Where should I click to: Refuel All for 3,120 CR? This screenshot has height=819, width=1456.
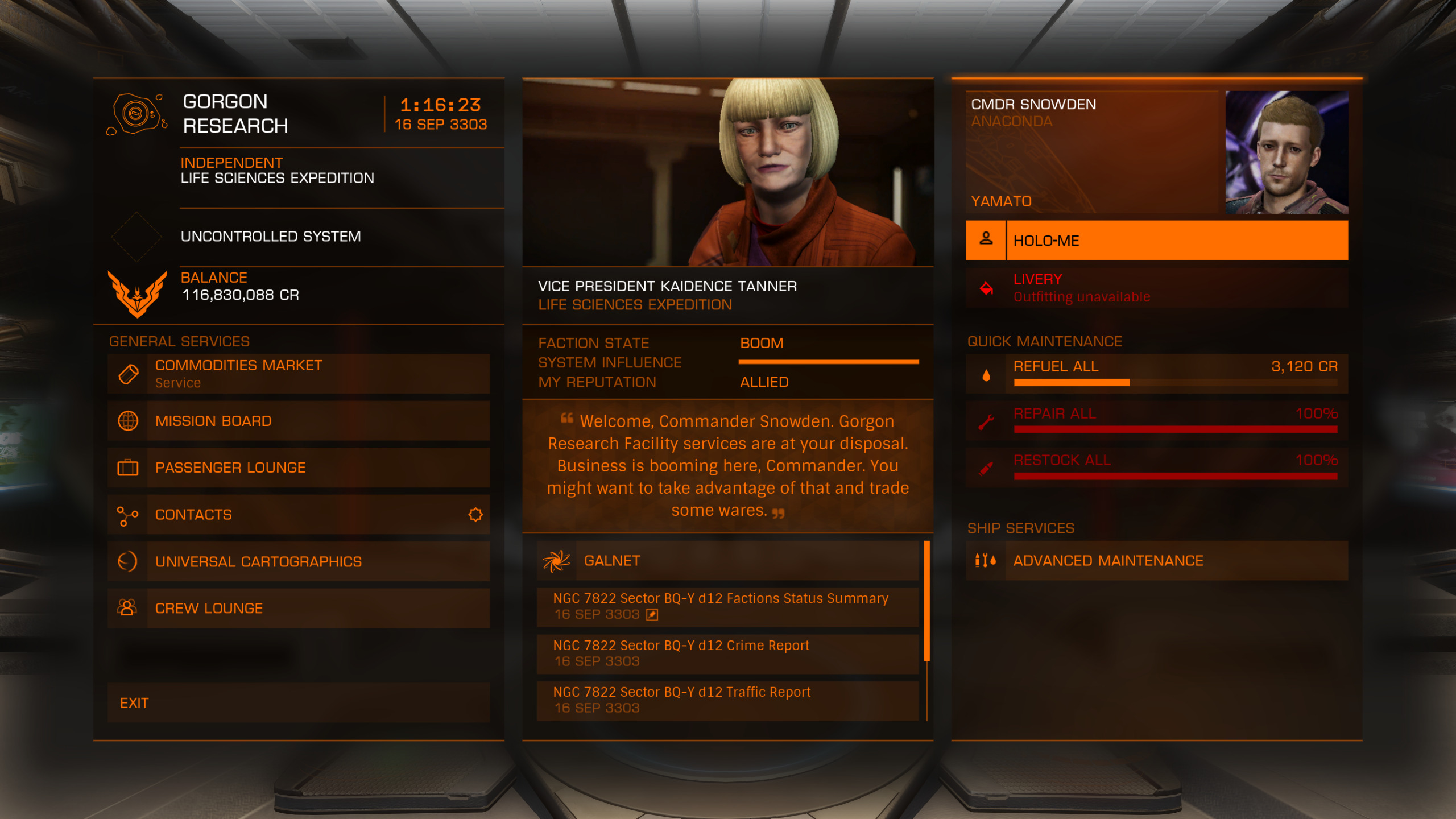tap(1156, 374)
